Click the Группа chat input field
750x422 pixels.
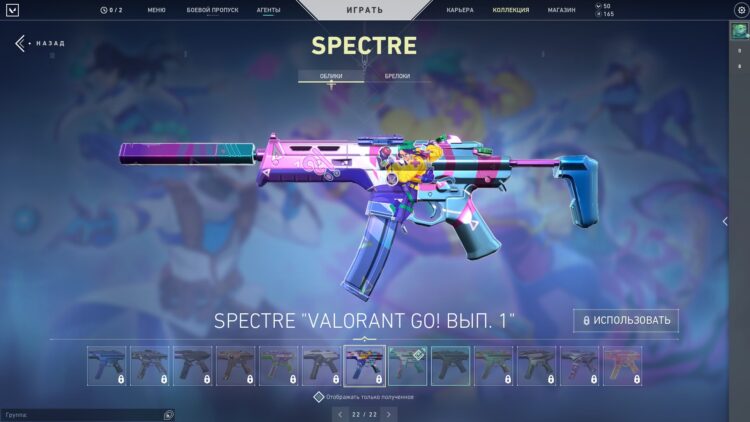pyautogui.click(x=80, y=414)
